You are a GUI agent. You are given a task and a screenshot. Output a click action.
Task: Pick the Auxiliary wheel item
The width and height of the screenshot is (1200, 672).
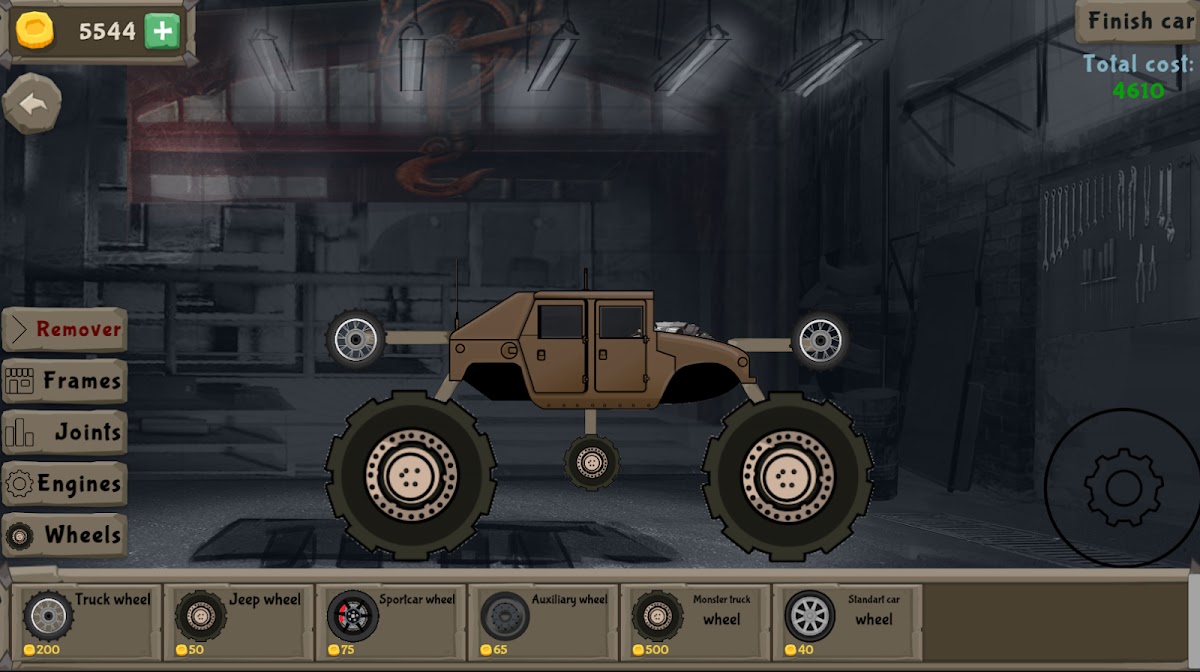542,620
